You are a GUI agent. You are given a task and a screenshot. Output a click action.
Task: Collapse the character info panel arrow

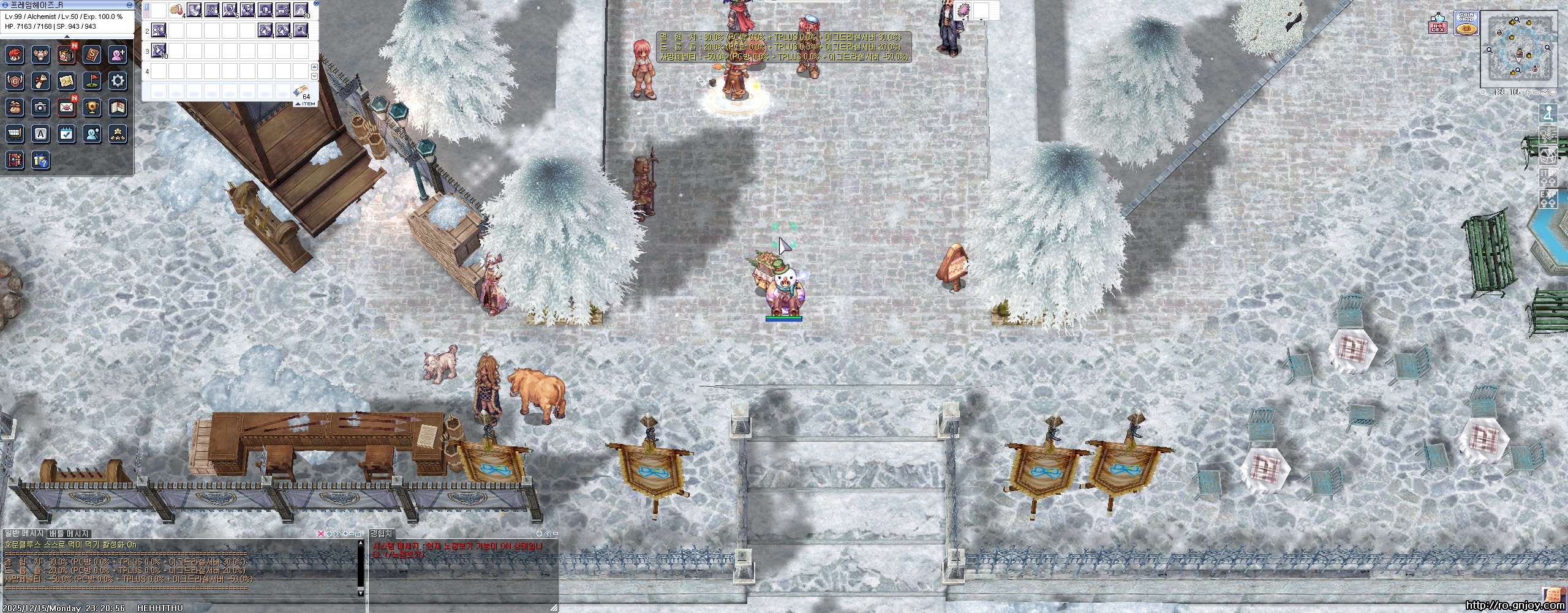click(67, 36)
